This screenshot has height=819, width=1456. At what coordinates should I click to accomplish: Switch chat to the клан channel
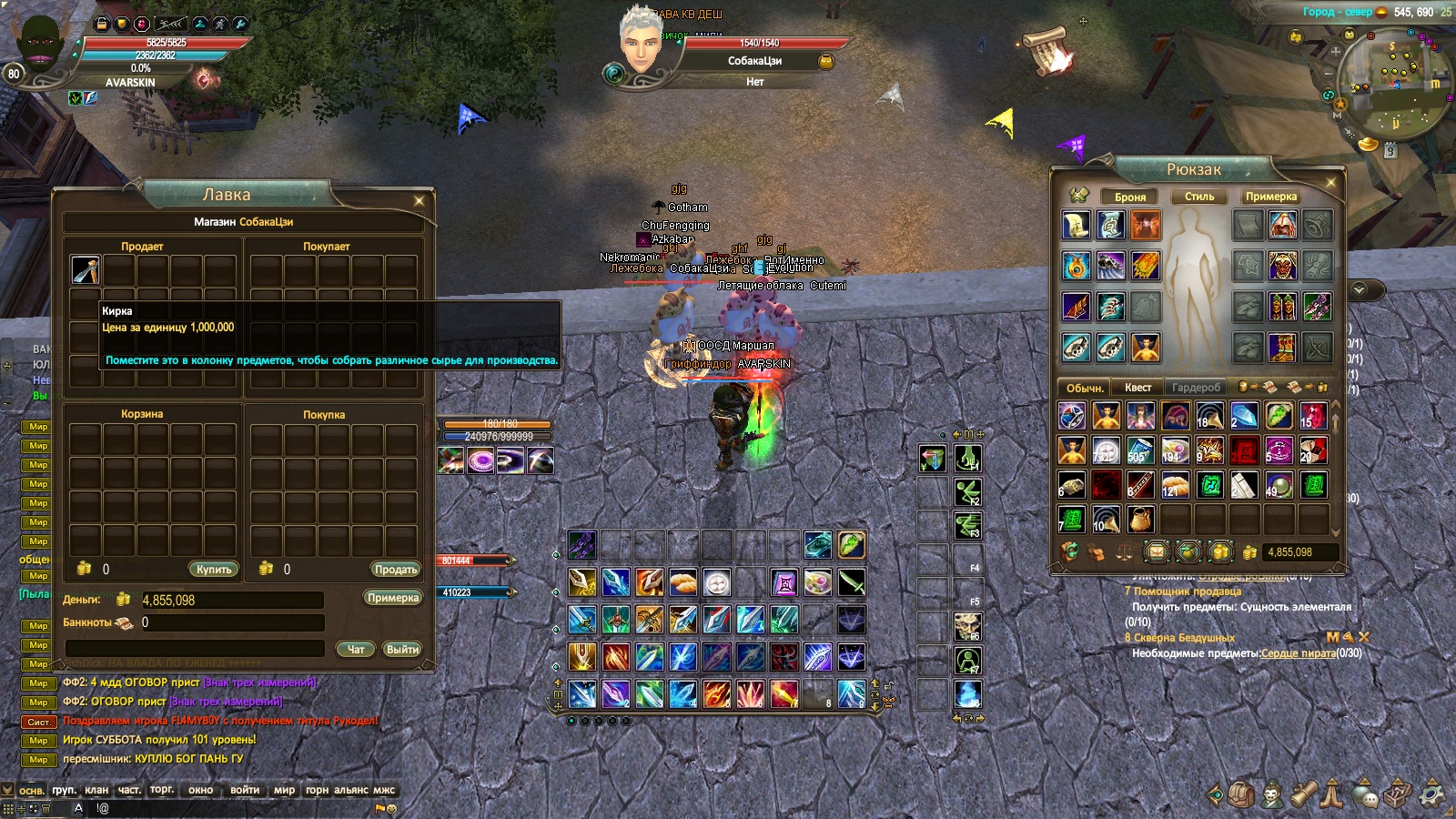tap(96, 790)
